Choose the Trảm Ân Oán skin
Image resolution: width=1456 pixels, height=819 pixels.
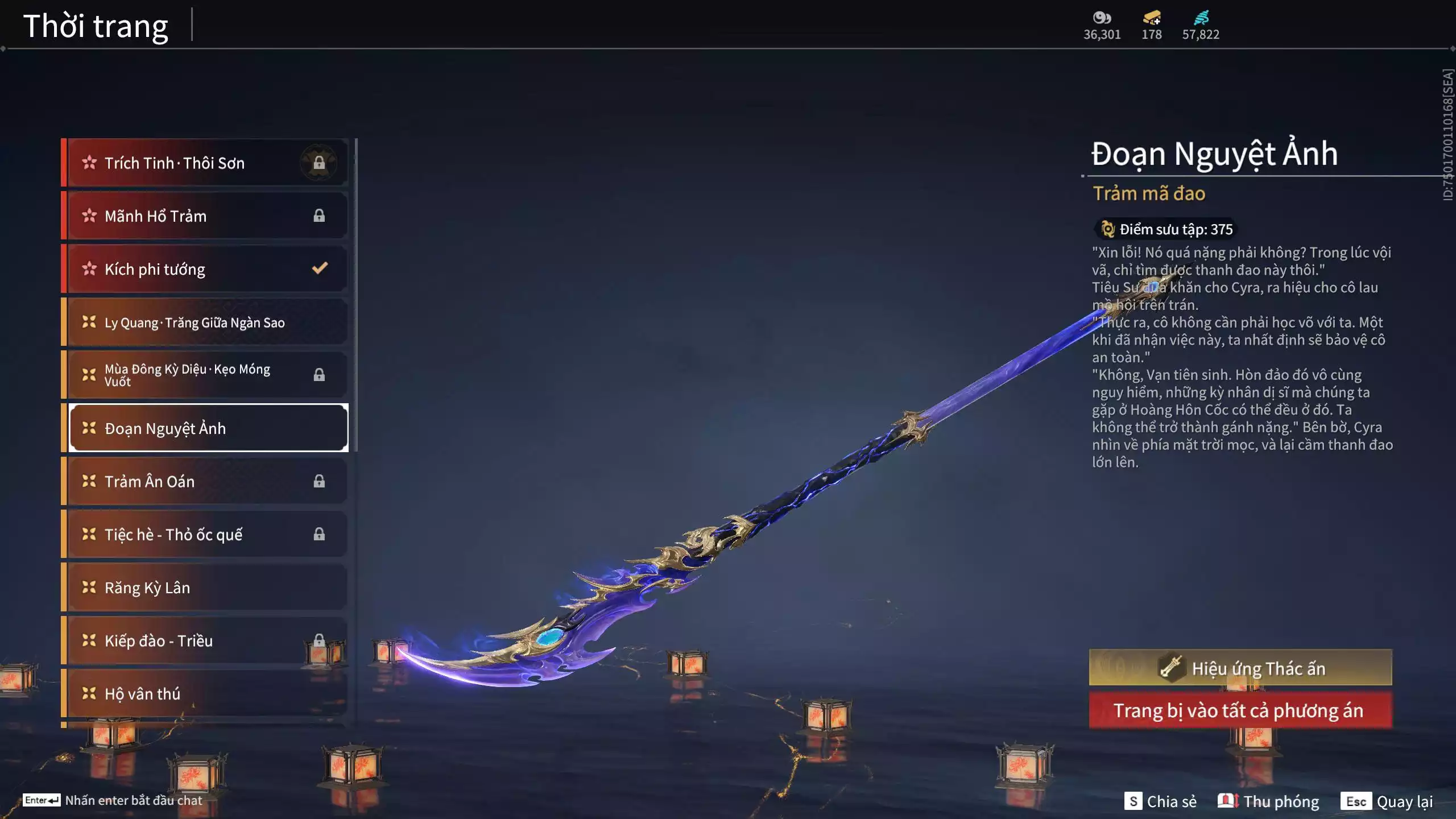coord(205,482)
